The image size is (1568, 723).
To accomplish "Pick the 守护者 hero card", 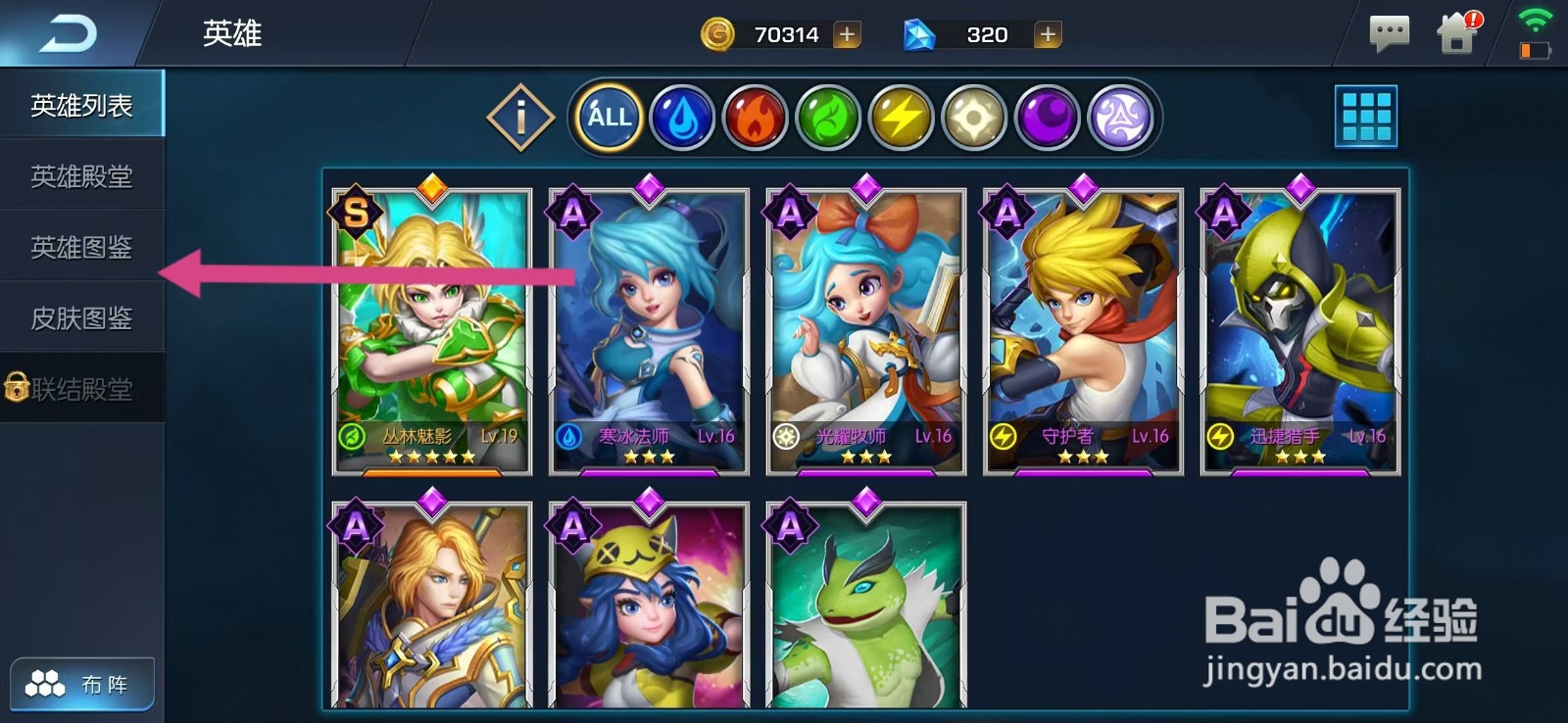I will coord(1083,328).
